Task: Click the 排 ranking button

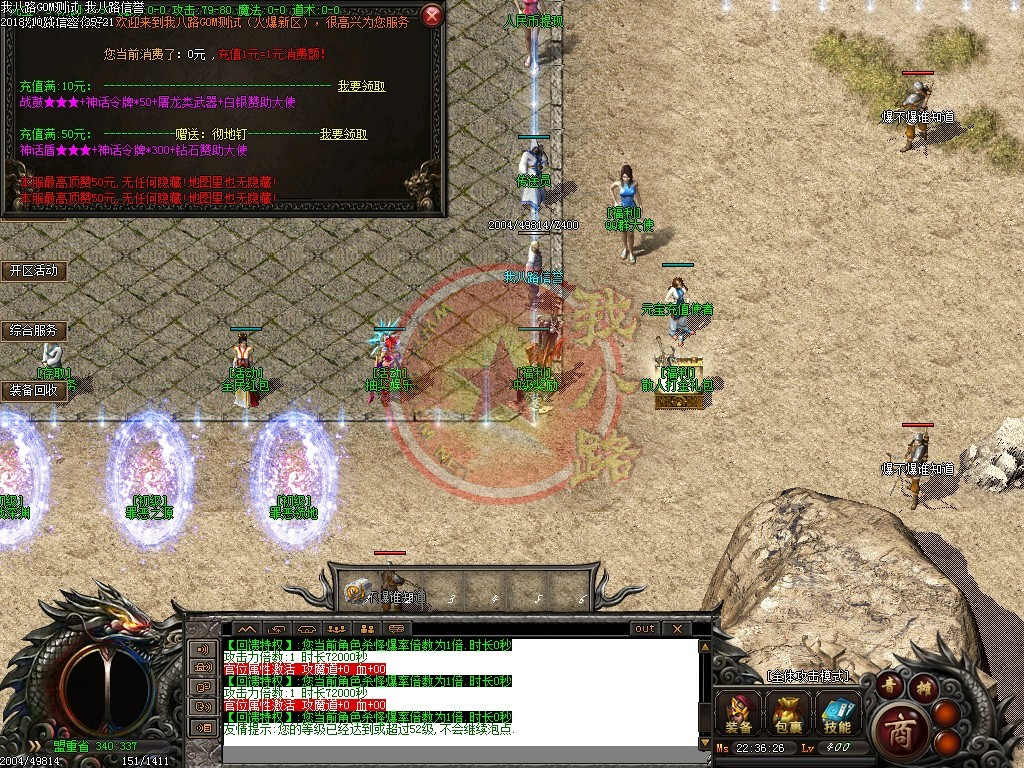Action: tap(925, 685)
